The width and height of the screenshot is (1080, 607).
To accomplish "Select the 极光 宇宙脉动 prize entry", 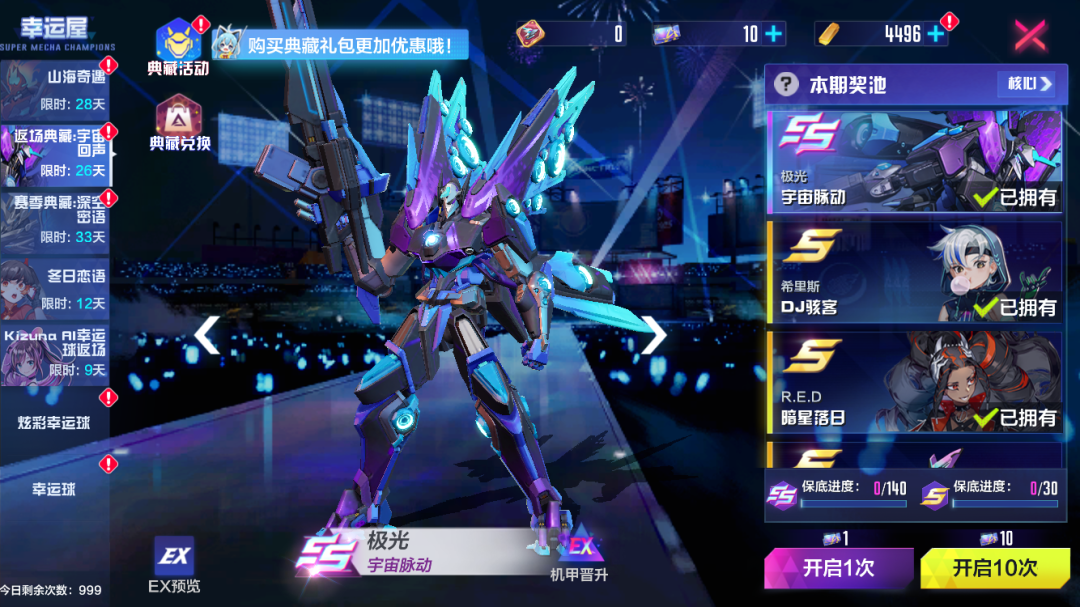I will tap(914, 160).
